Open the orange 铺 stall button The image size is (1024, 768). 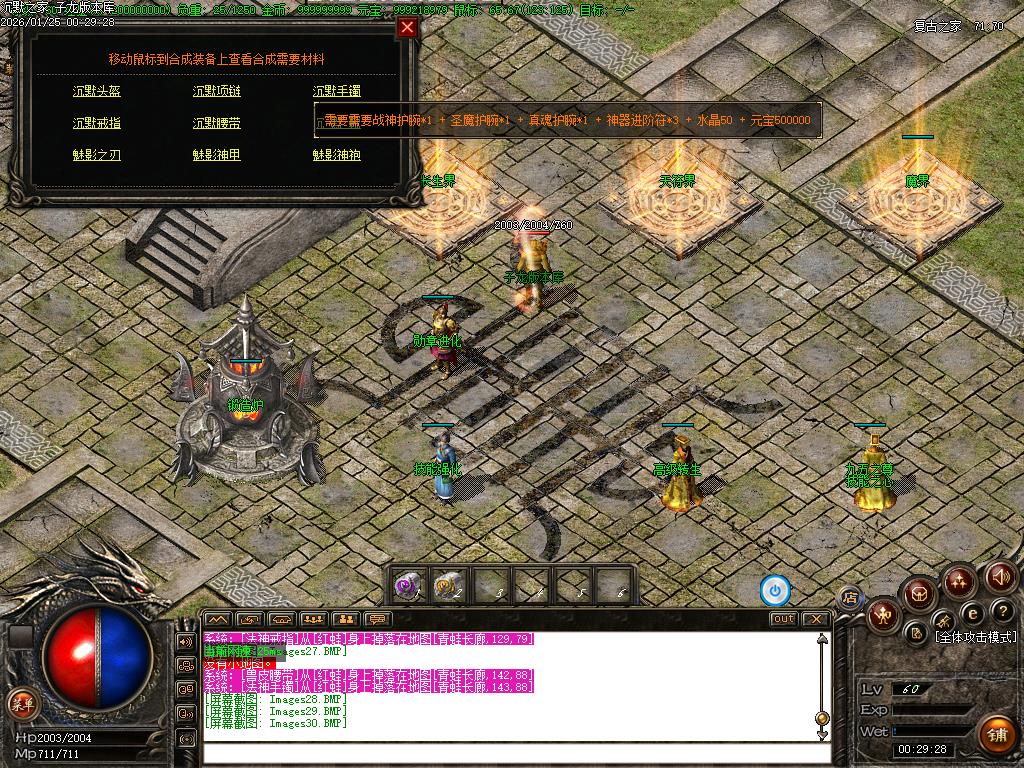995,734
